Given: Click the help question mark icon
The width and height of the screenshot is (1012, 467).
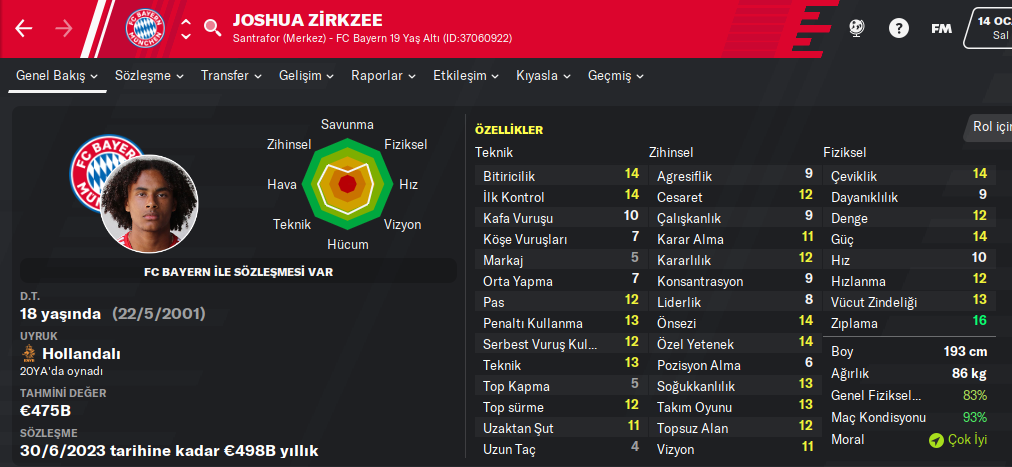Looking at the screenshot, I should [x=899, y=28].
